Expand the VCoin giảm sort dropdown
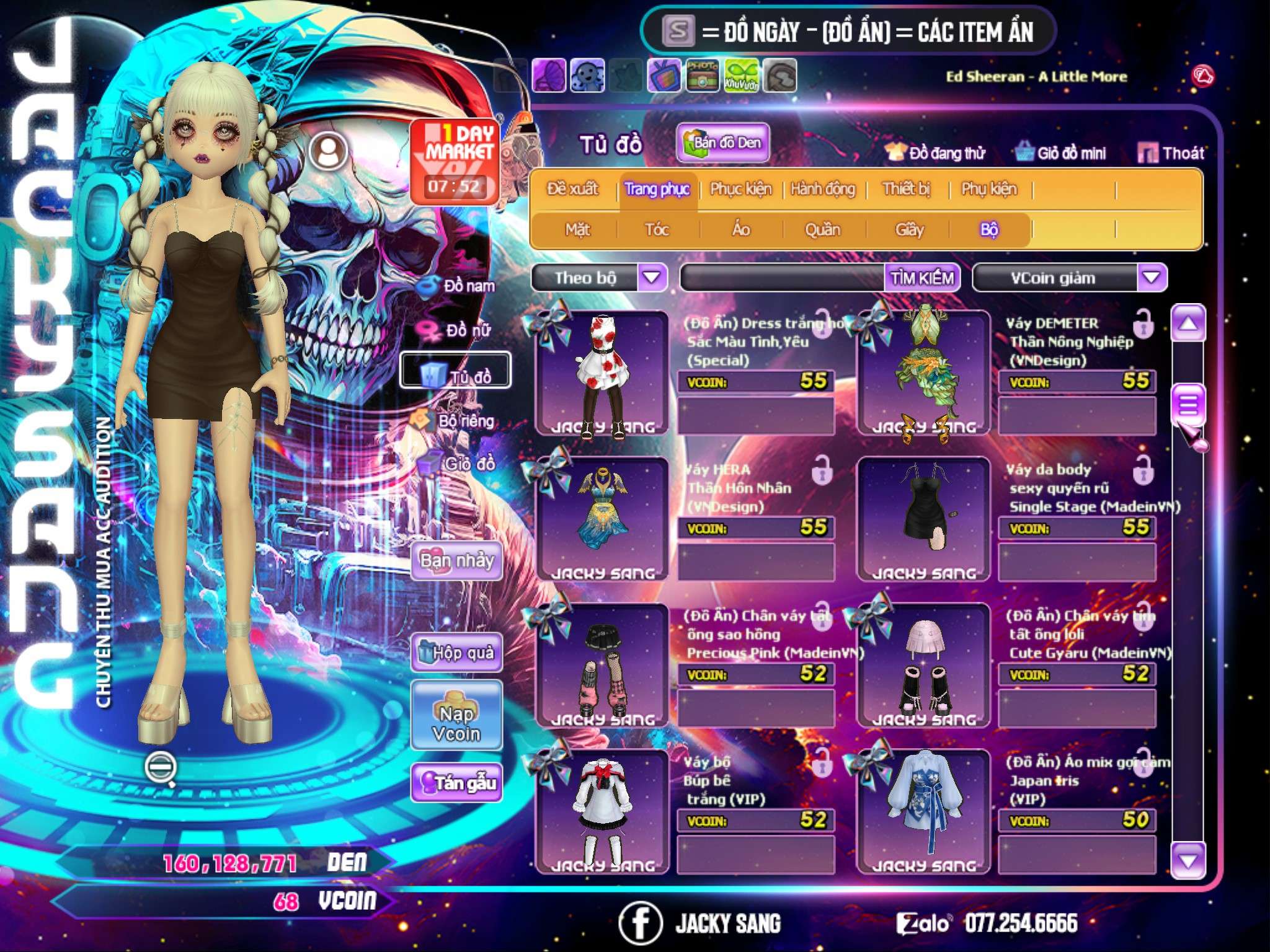Image resolution: width=1270 pixels, height=952 pixels. (x=1151, y=278)
